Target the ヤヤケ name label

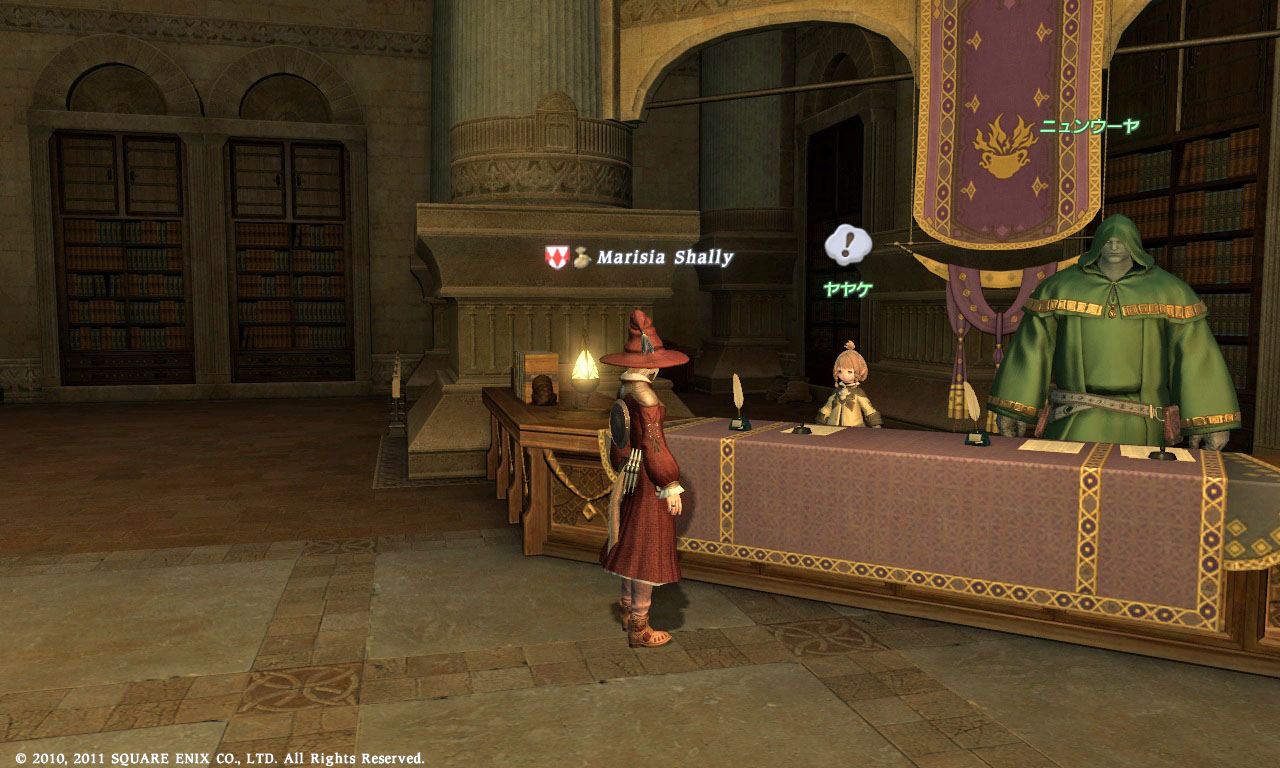[848, 290]
